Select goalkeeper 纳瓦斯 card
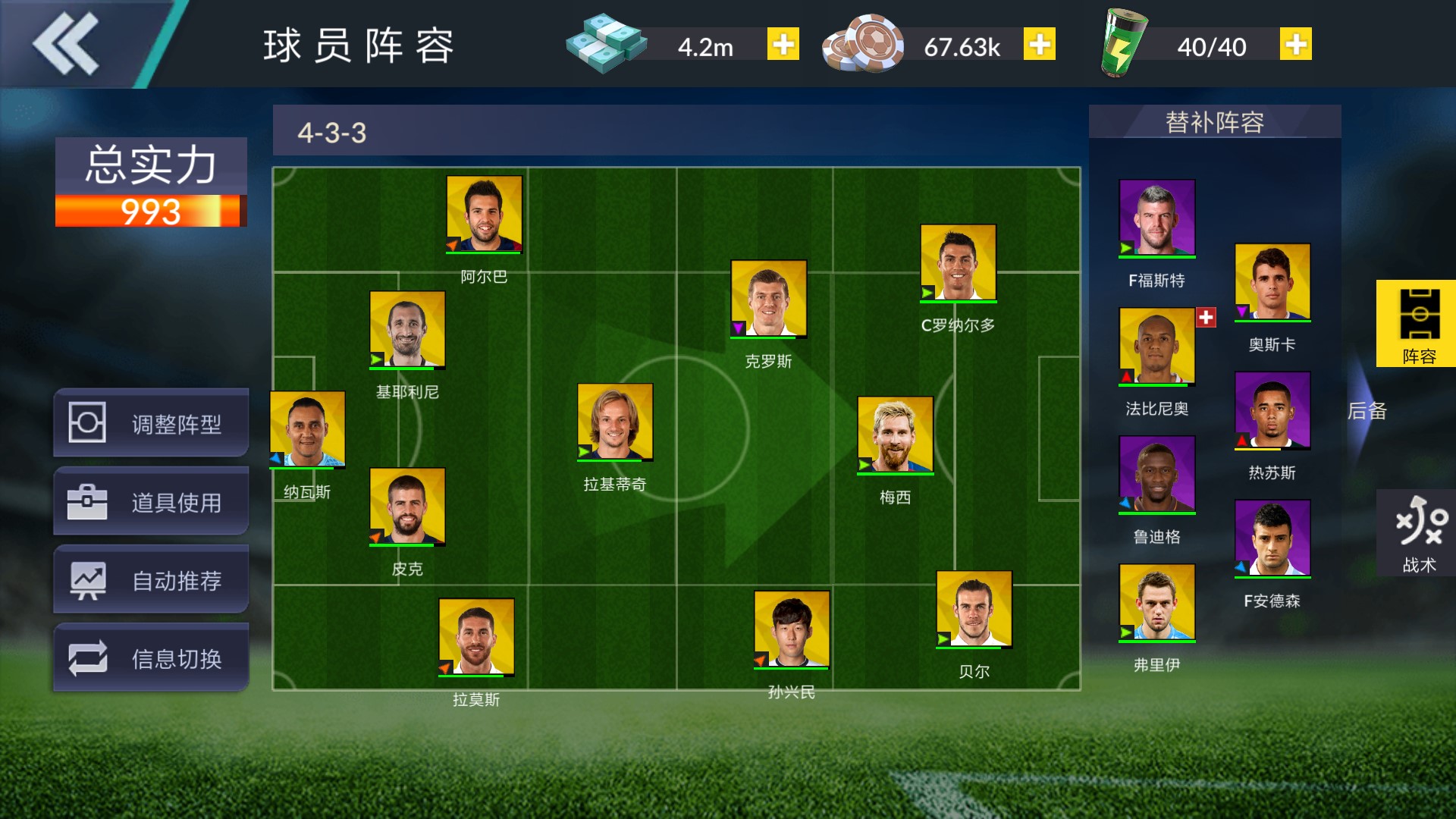 coord(307,429)
